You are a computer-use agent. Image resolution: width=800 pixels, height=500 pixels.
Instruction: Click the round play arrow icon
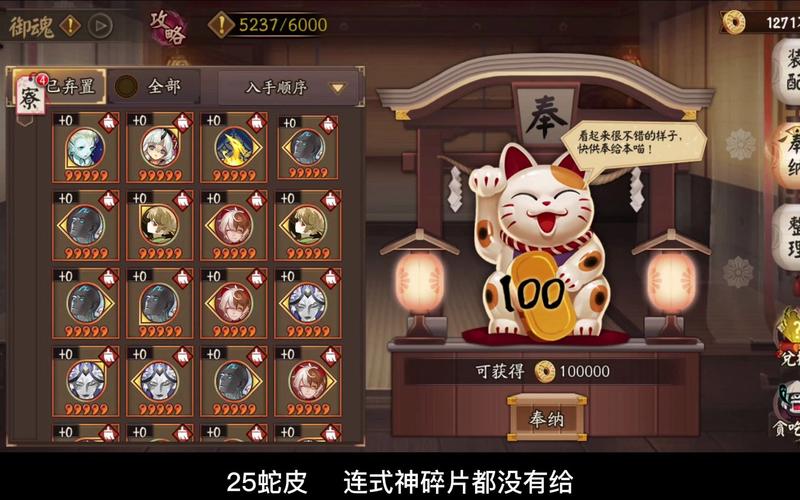(99, 25)
